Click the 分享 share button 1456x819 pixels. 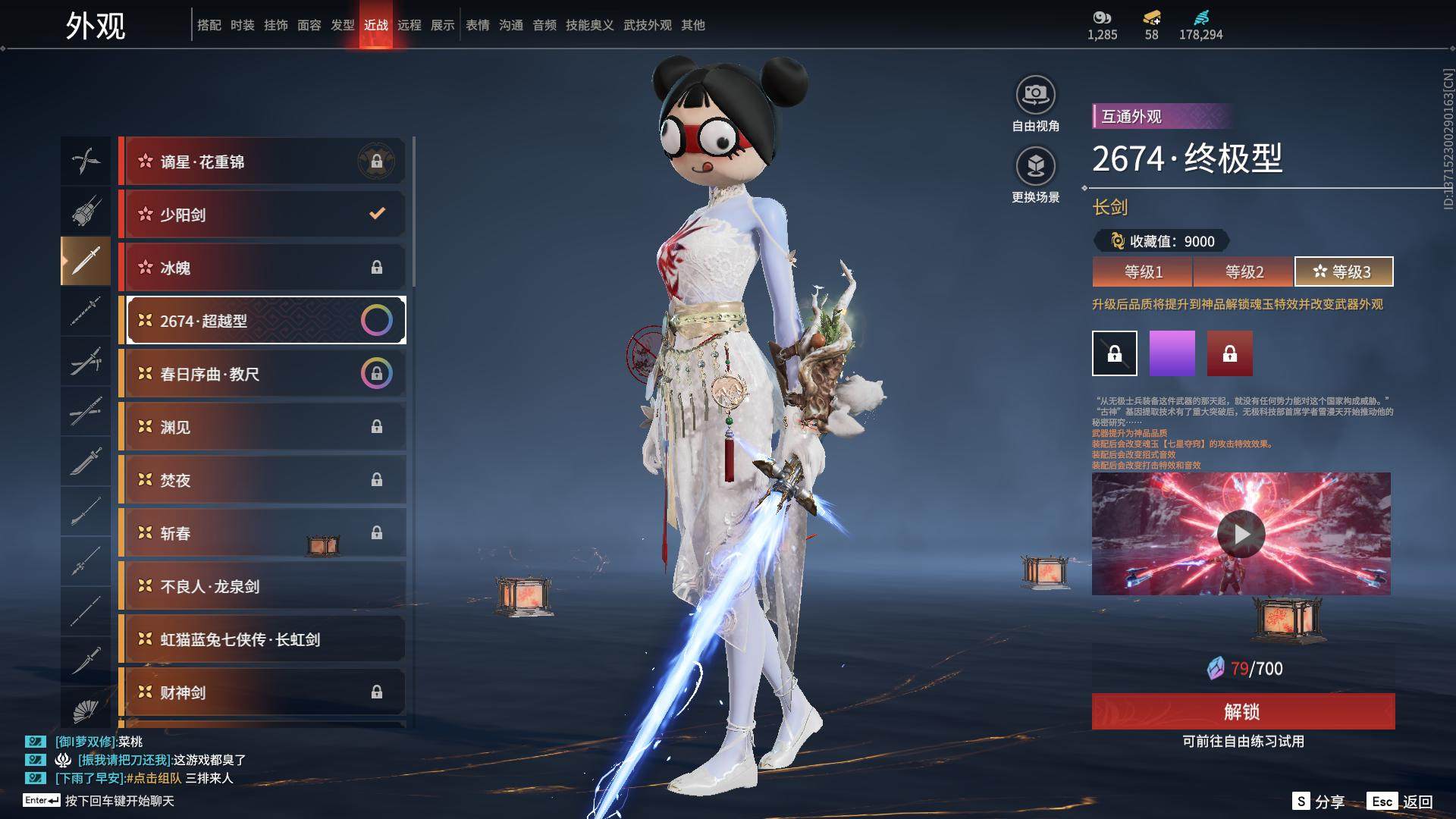click(x=1319, y=802)
